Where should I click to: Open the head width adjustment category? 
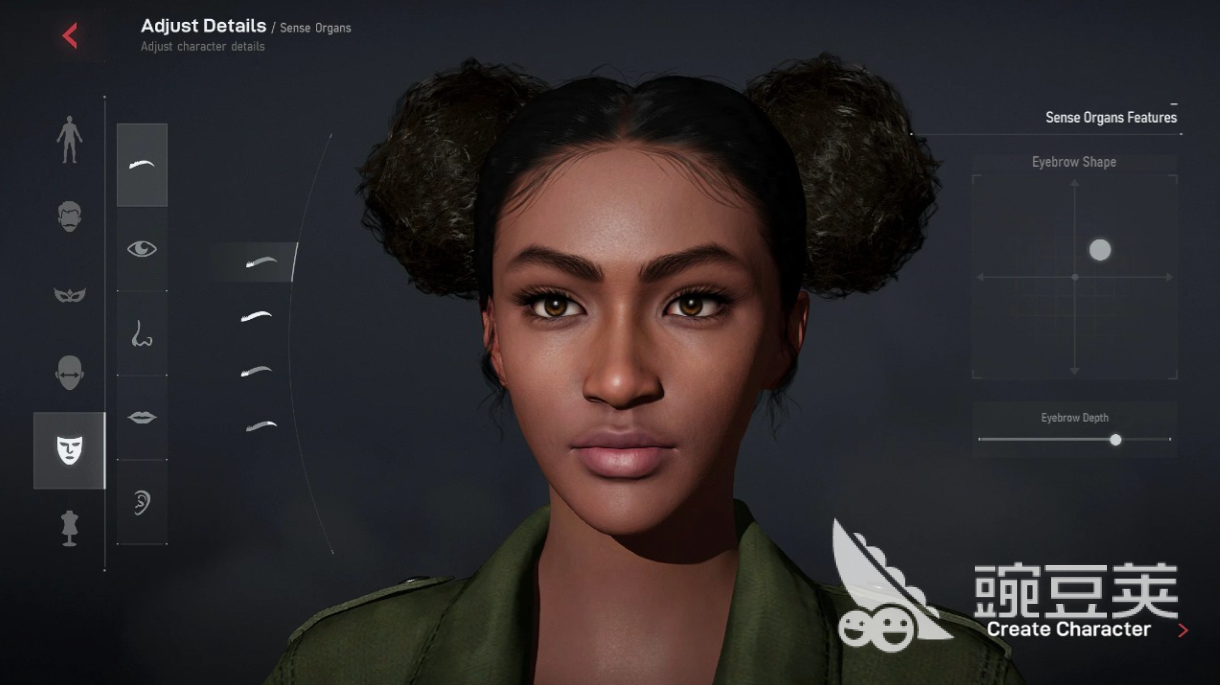pos(69,373)
